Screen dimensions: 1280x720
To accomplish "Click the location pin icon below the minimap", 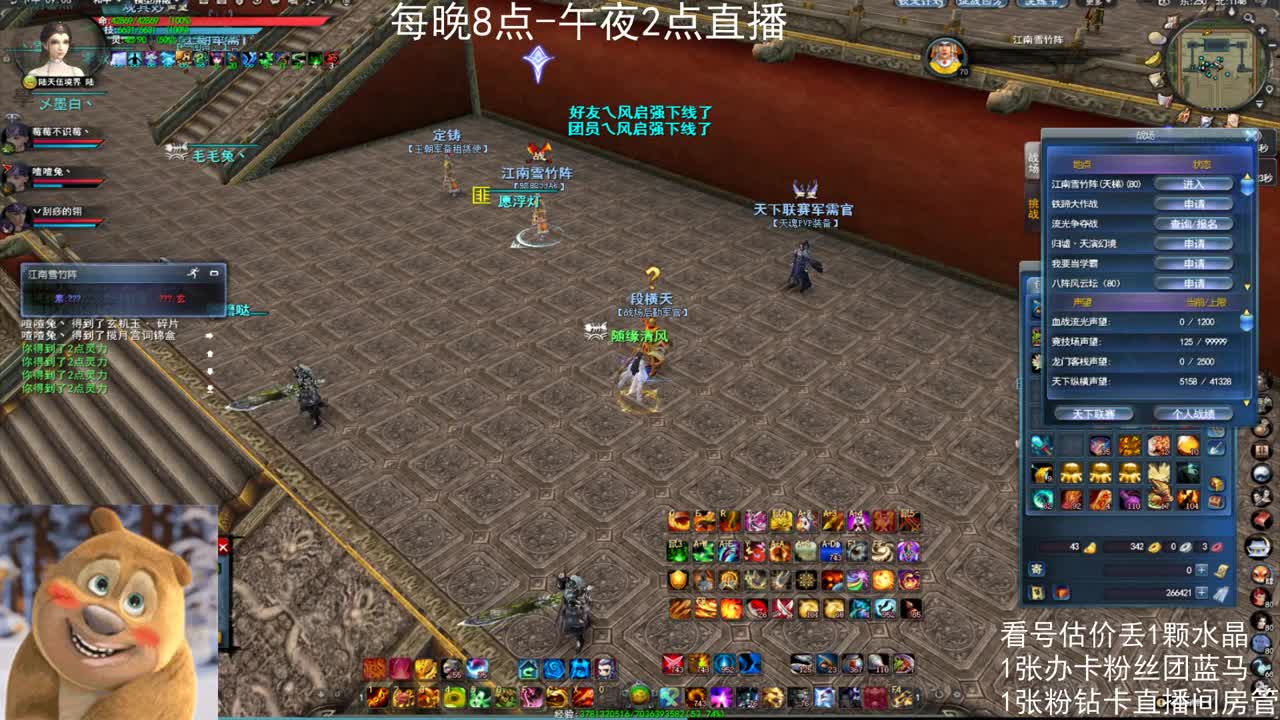I will (x=1269, y=89).
